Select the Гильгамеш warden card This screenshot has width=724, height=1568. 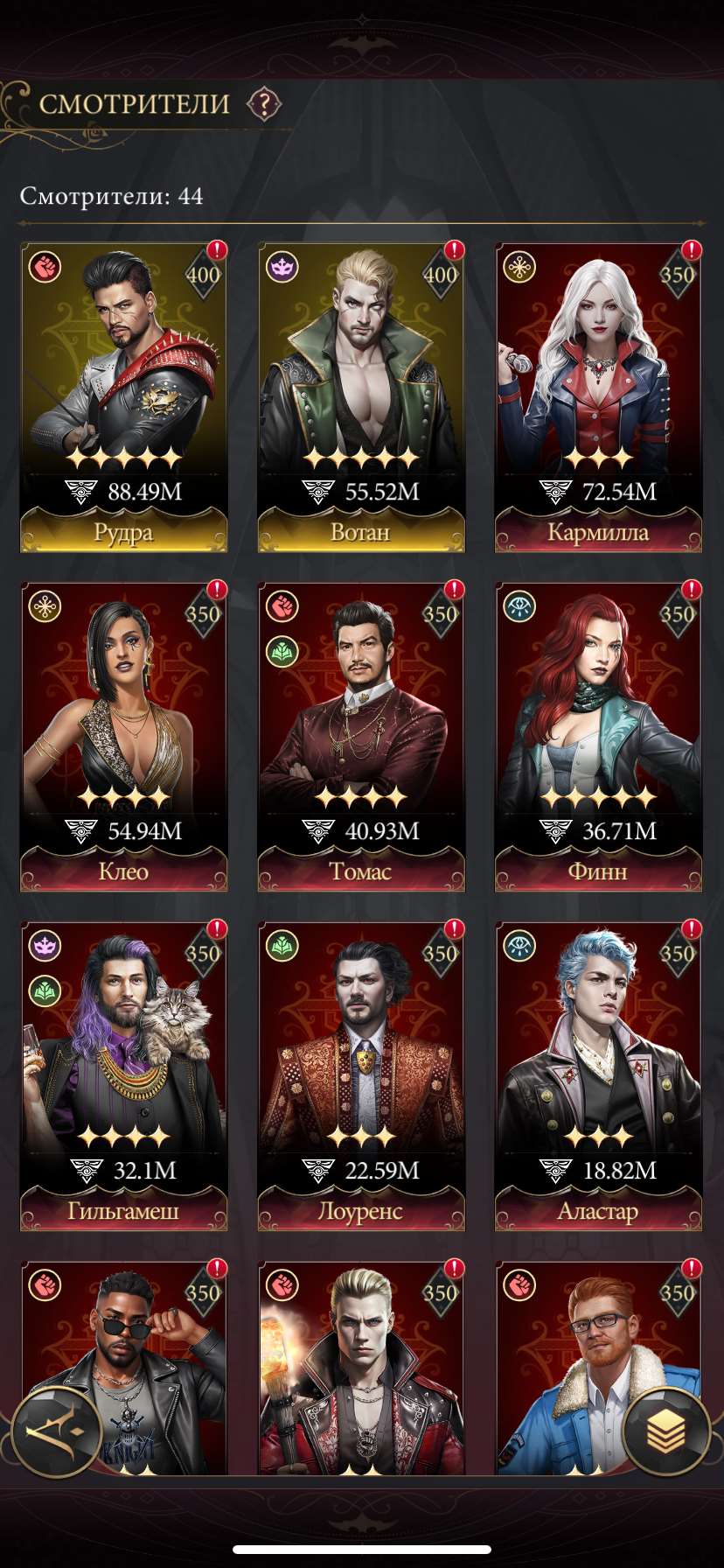pos(123,1076)
